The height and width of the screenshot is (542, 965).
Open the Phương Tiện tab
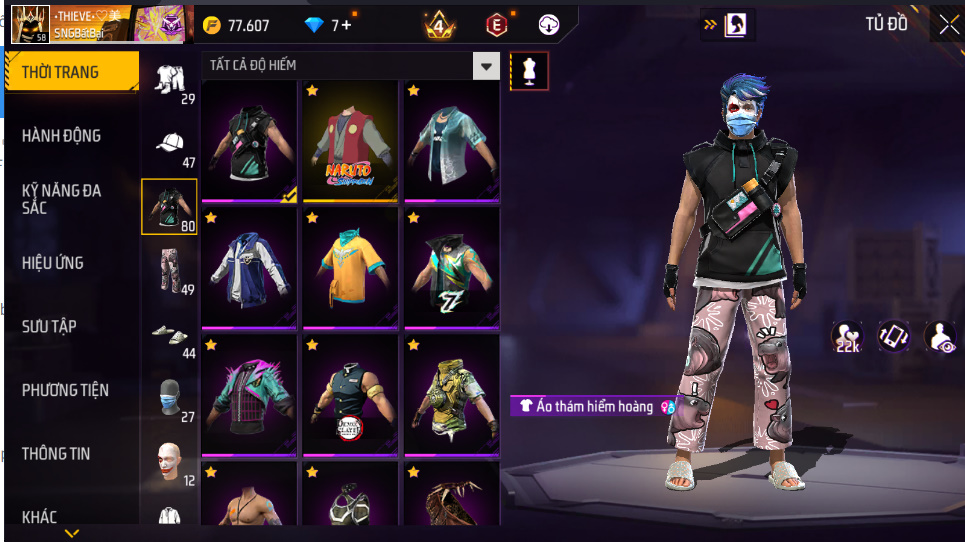coord(66,390)
